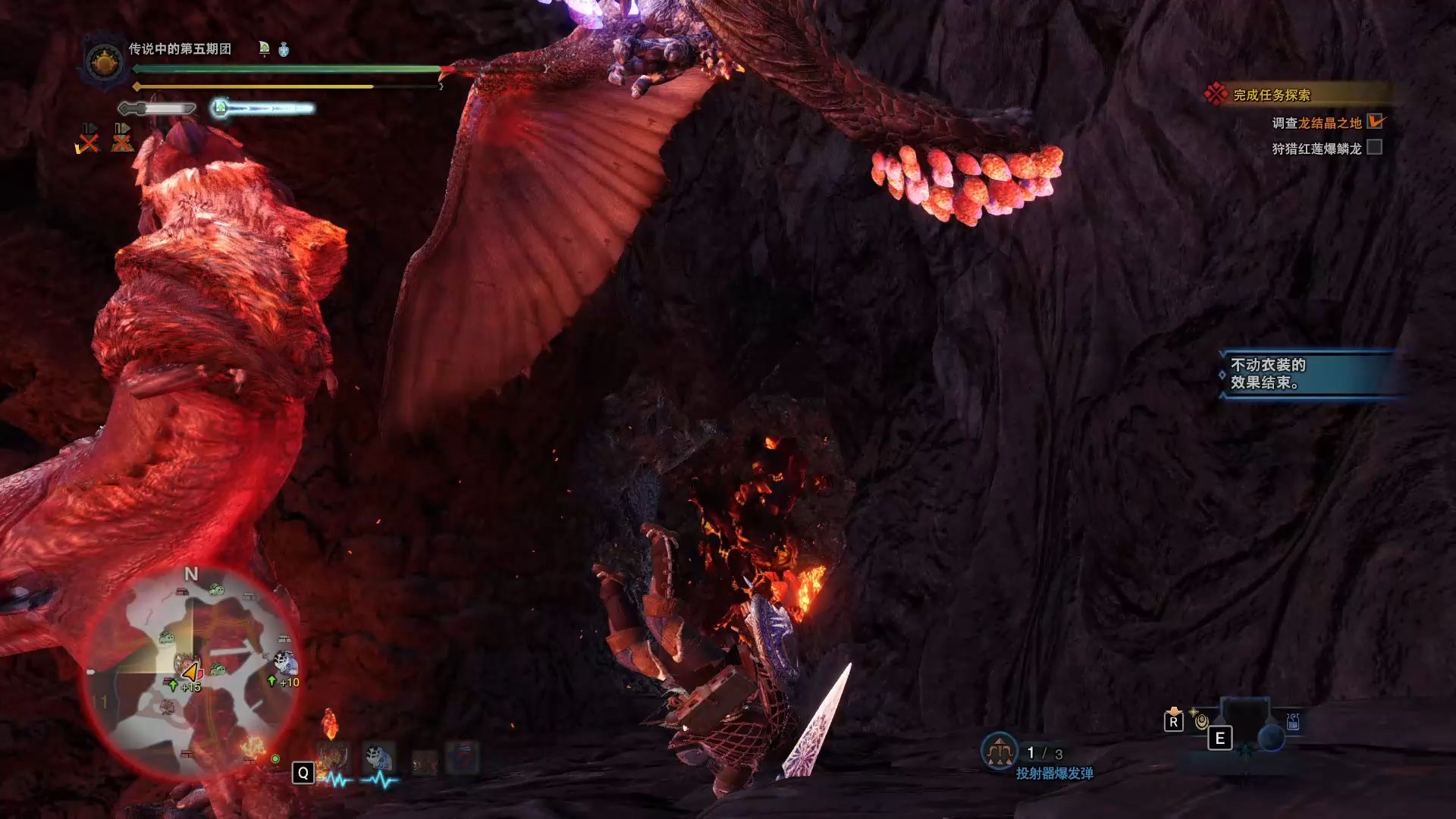Select the blue orb item in item bar
Image resolution: width=1456 pixels, height=819 pixels.
click(x=1271, y=737)
